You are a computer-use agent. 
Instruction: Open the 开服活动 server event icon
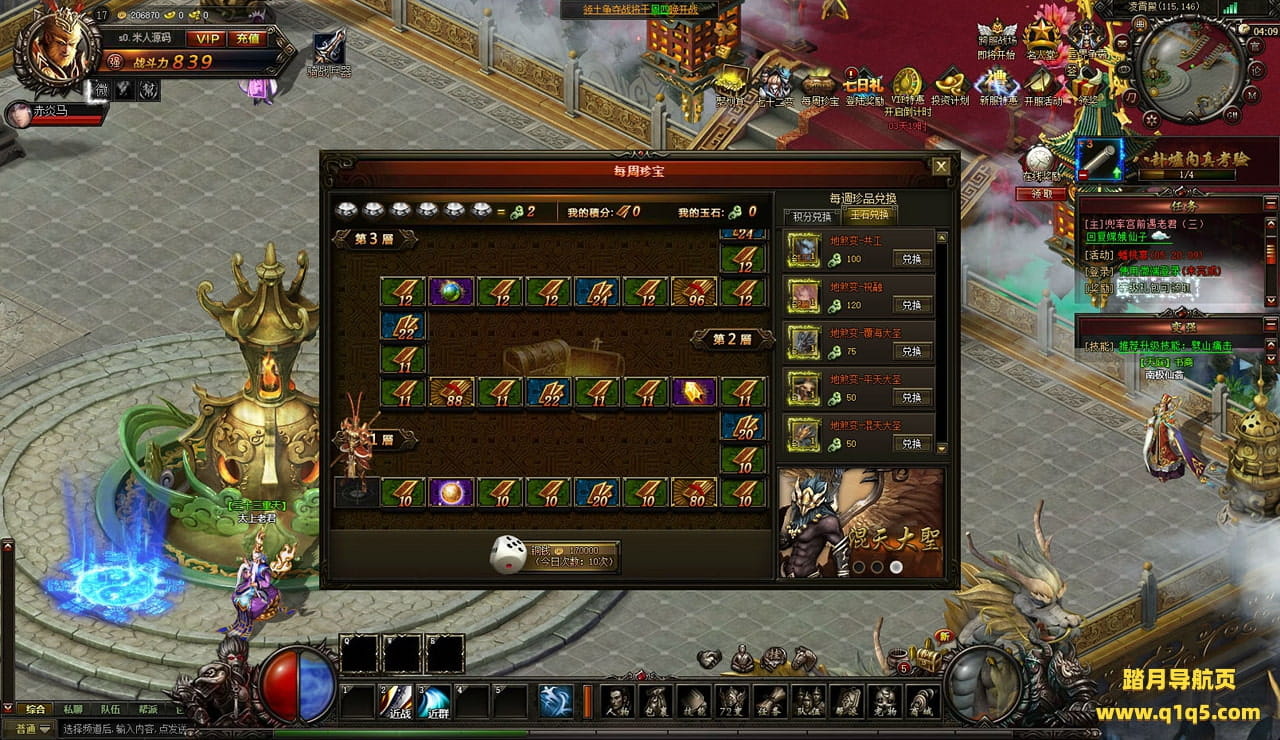(x=1043, y=87)
